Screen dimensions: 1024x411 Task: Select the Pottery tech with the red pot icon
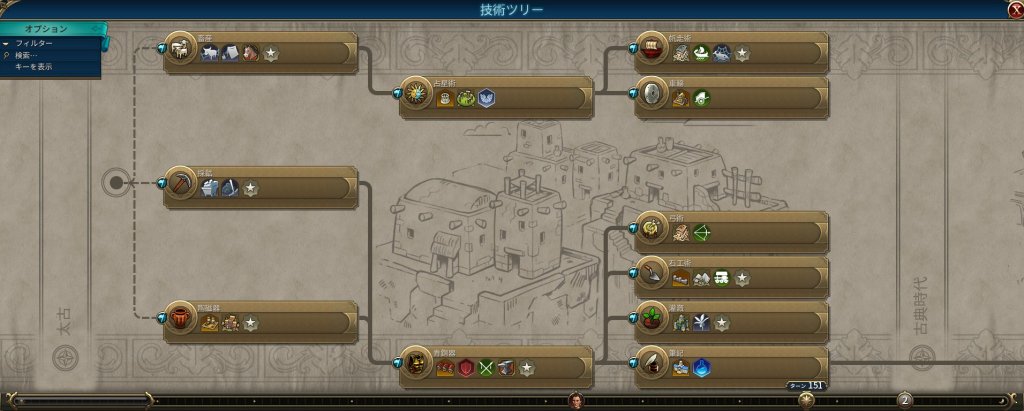[260, 322]
